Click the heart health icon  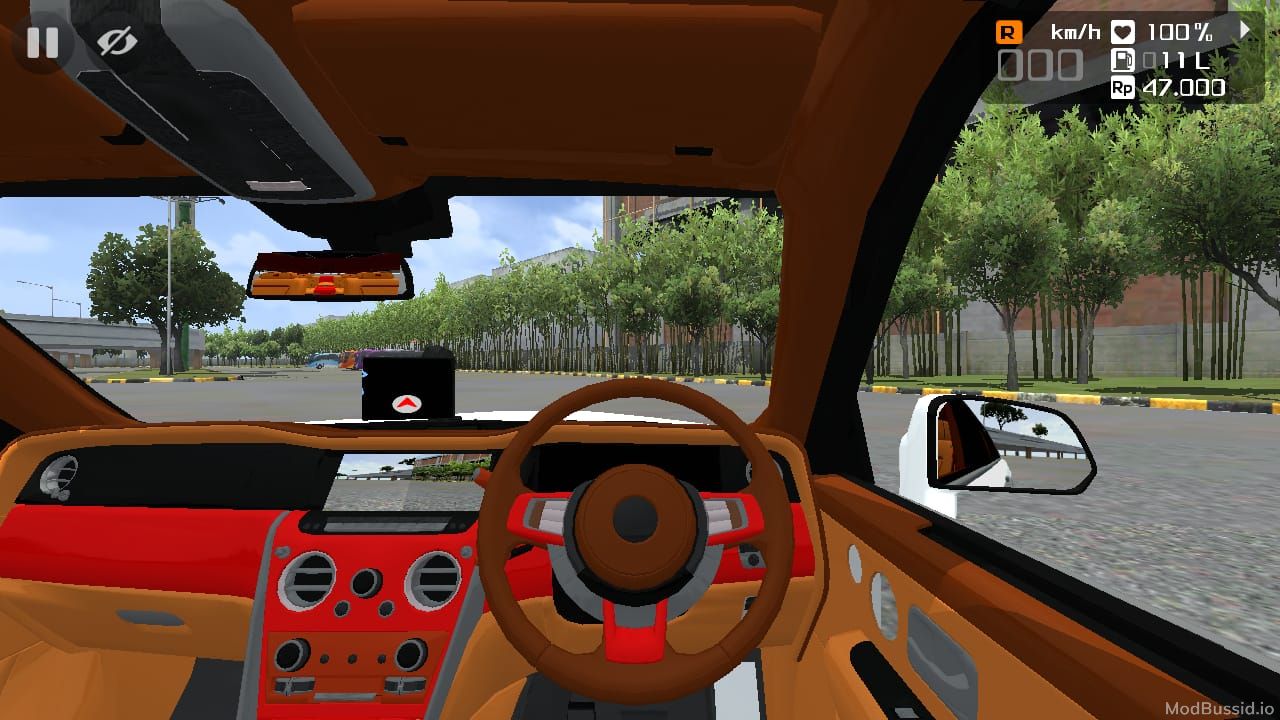point(1121,31)
